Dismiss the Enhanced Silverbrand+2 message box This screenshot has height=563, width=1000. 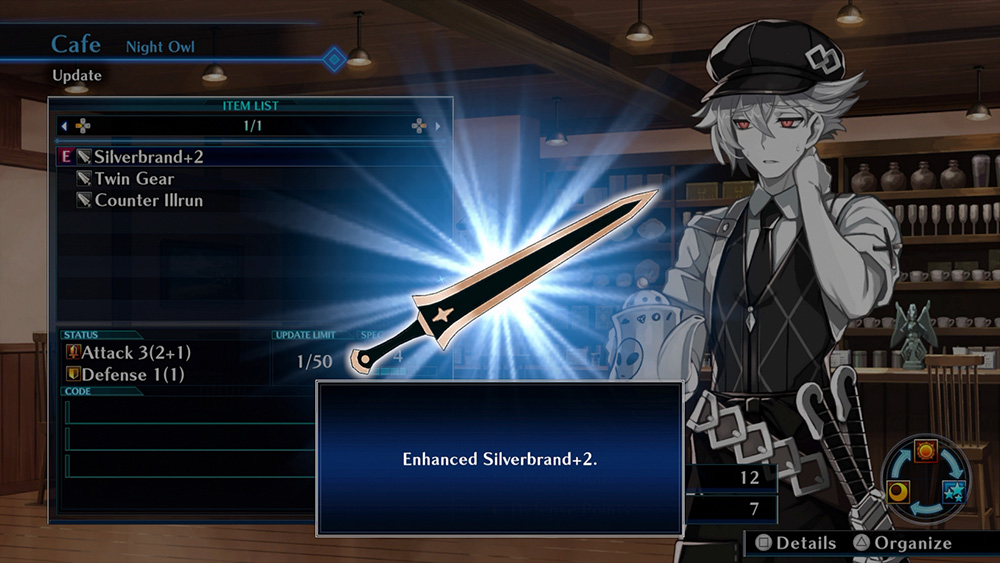(x=499, y=459)
